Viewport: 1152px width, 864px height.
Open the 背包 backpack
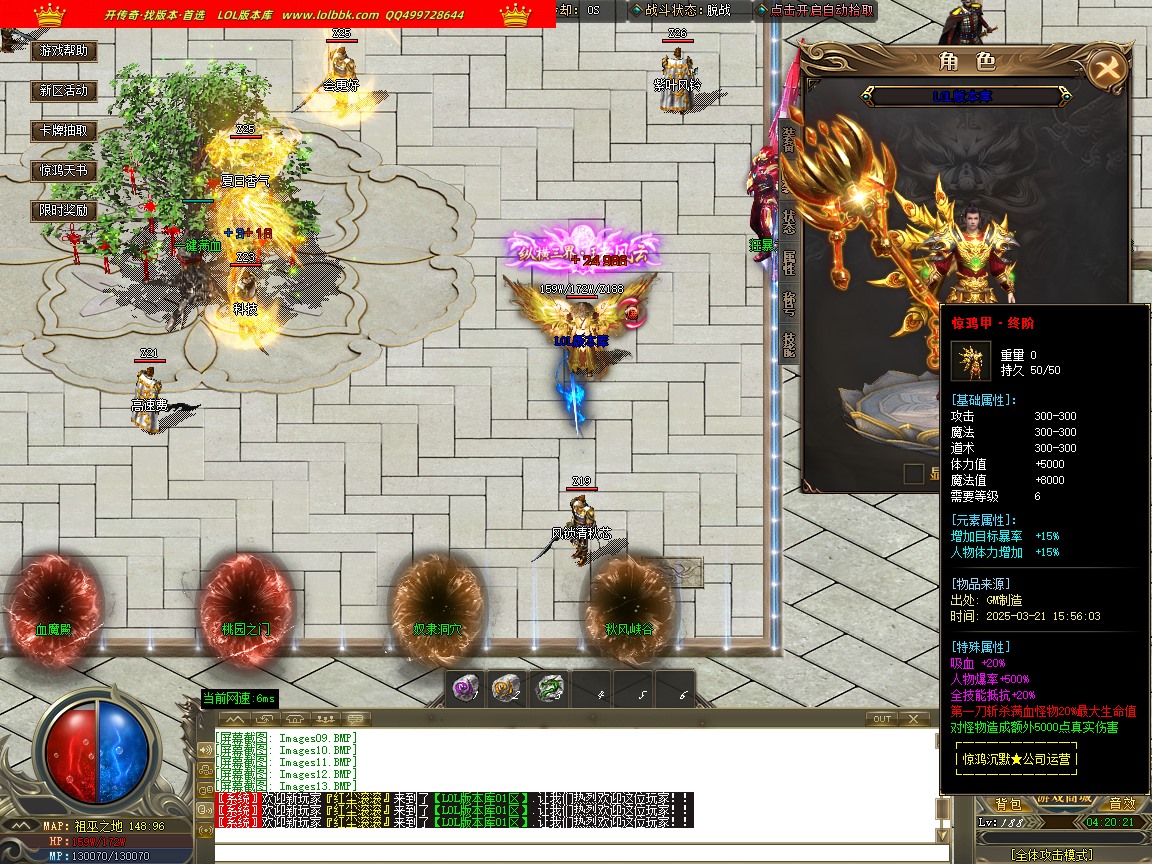[x=1008, y=804]
